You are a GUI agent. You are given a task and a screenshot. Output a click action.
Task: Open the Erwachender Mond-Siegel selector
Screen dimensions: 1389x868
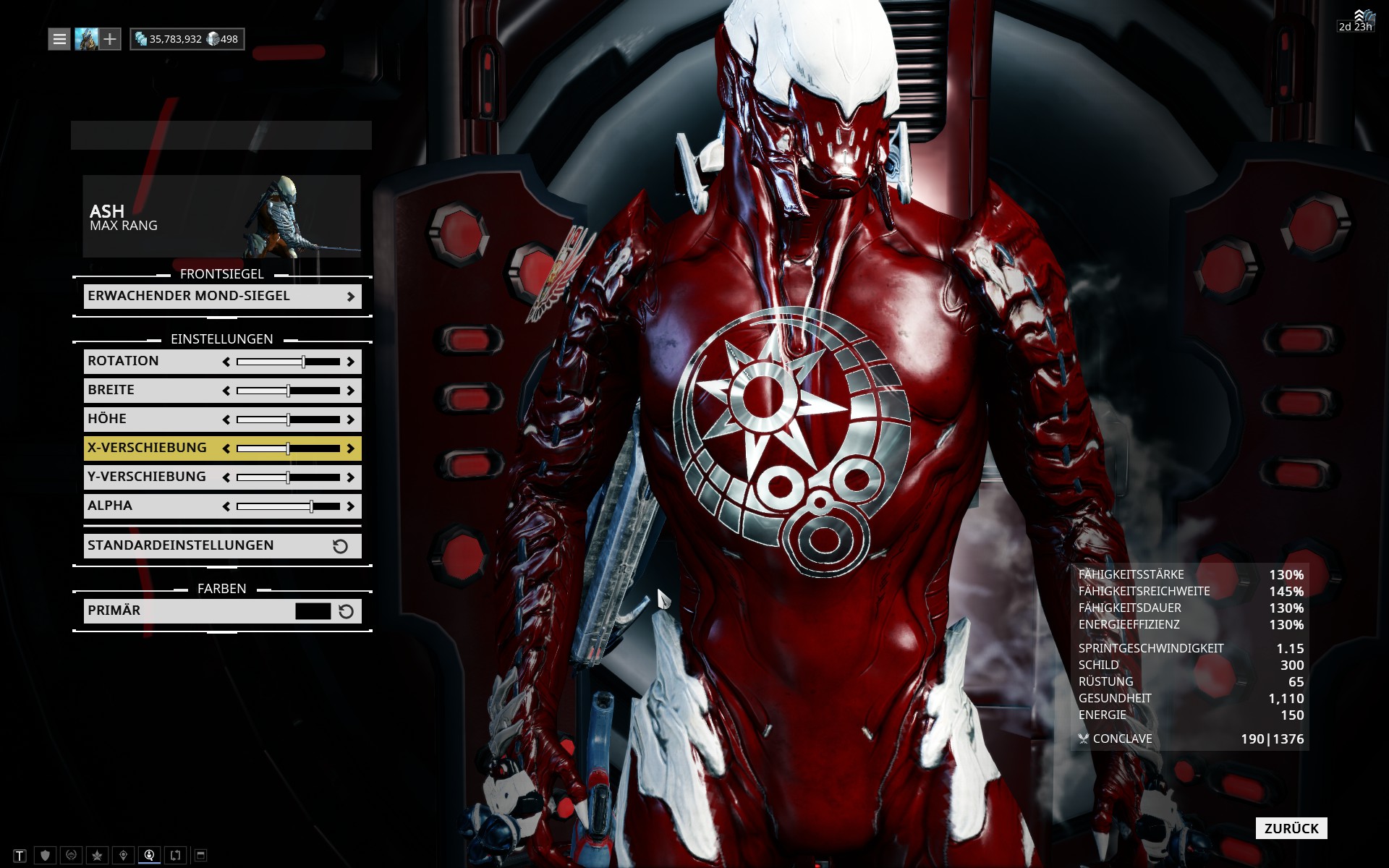[x=222, y=297]
